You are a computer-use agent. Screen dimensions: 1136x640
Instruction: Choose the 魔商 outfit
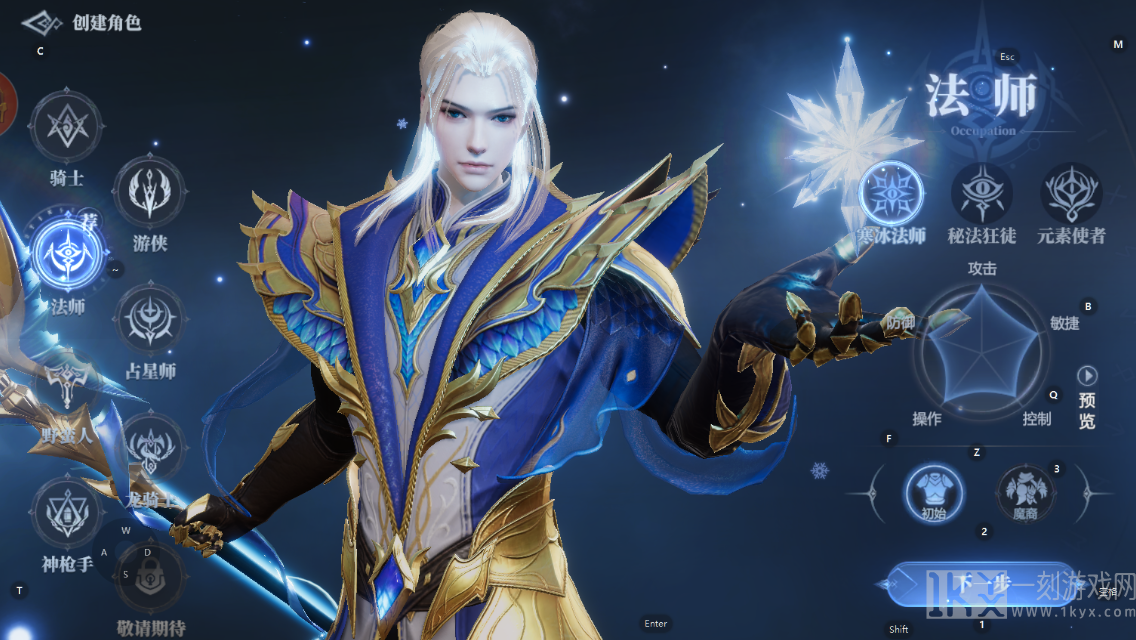coord(1026,492)
